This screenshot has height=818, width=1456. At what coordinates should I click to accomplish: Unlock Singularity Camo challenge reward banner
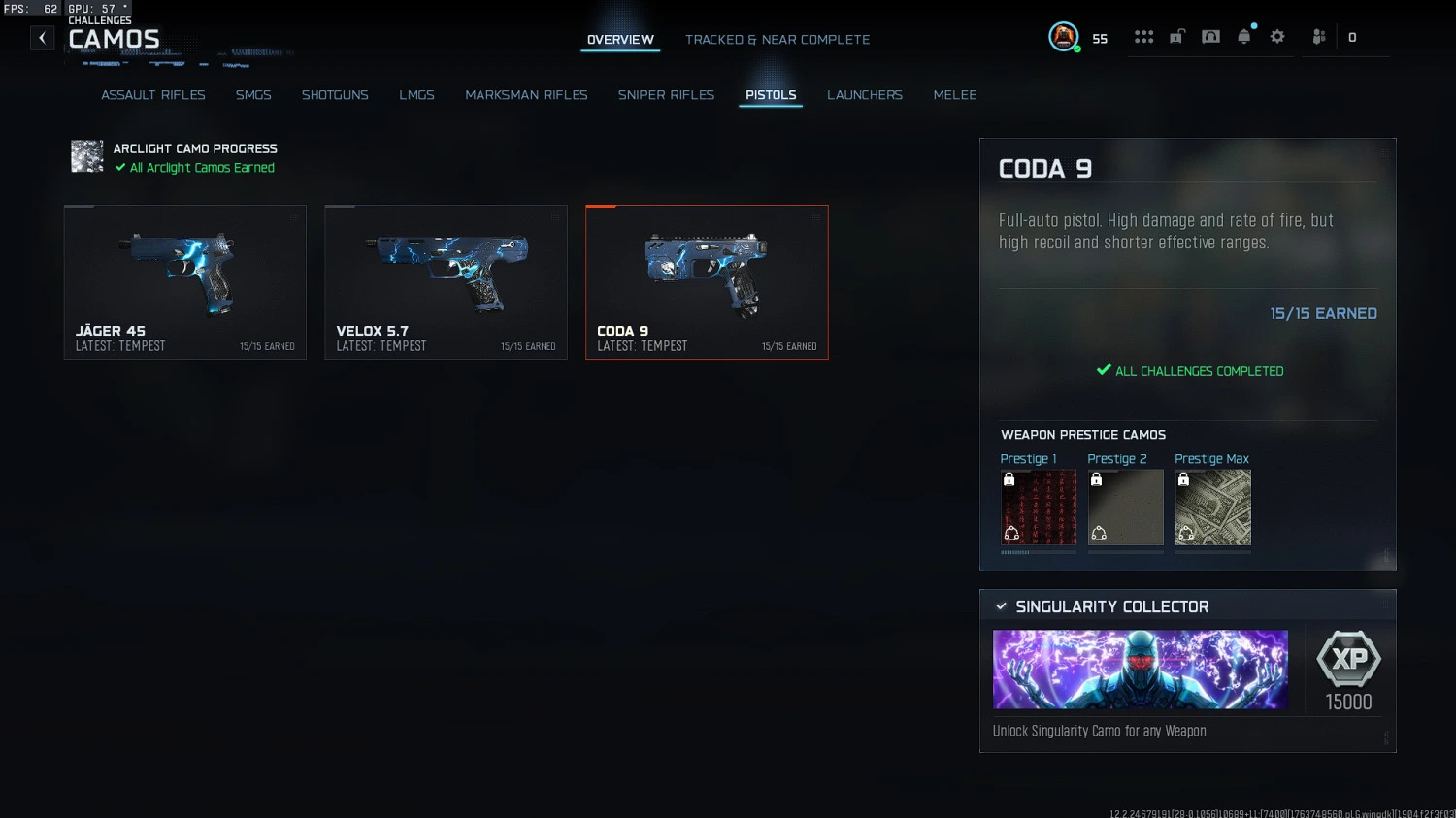coord(1140,670)
